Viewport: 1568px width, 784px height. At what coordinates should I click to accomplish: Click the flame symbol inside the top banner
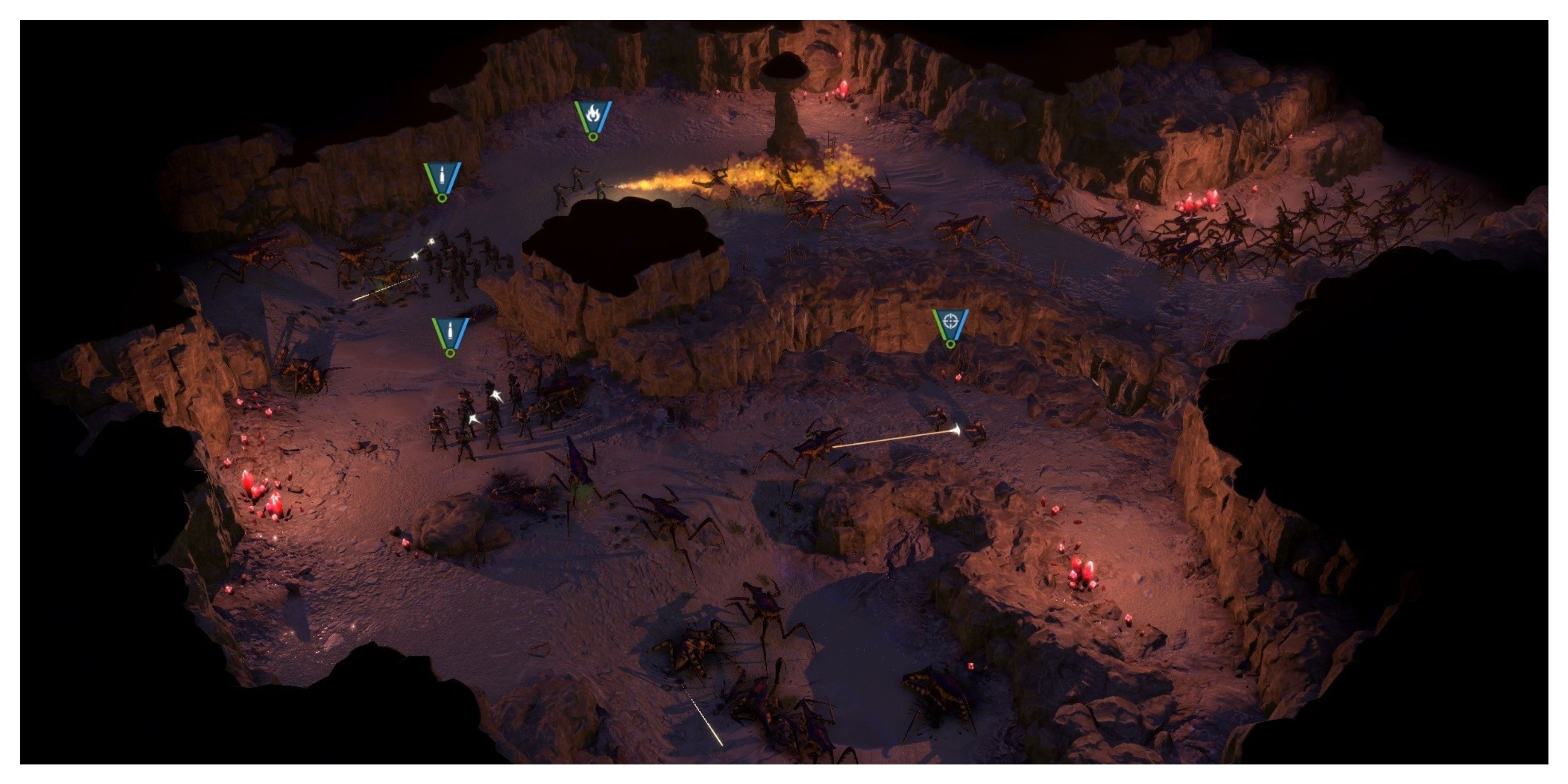tap(594, 113)
